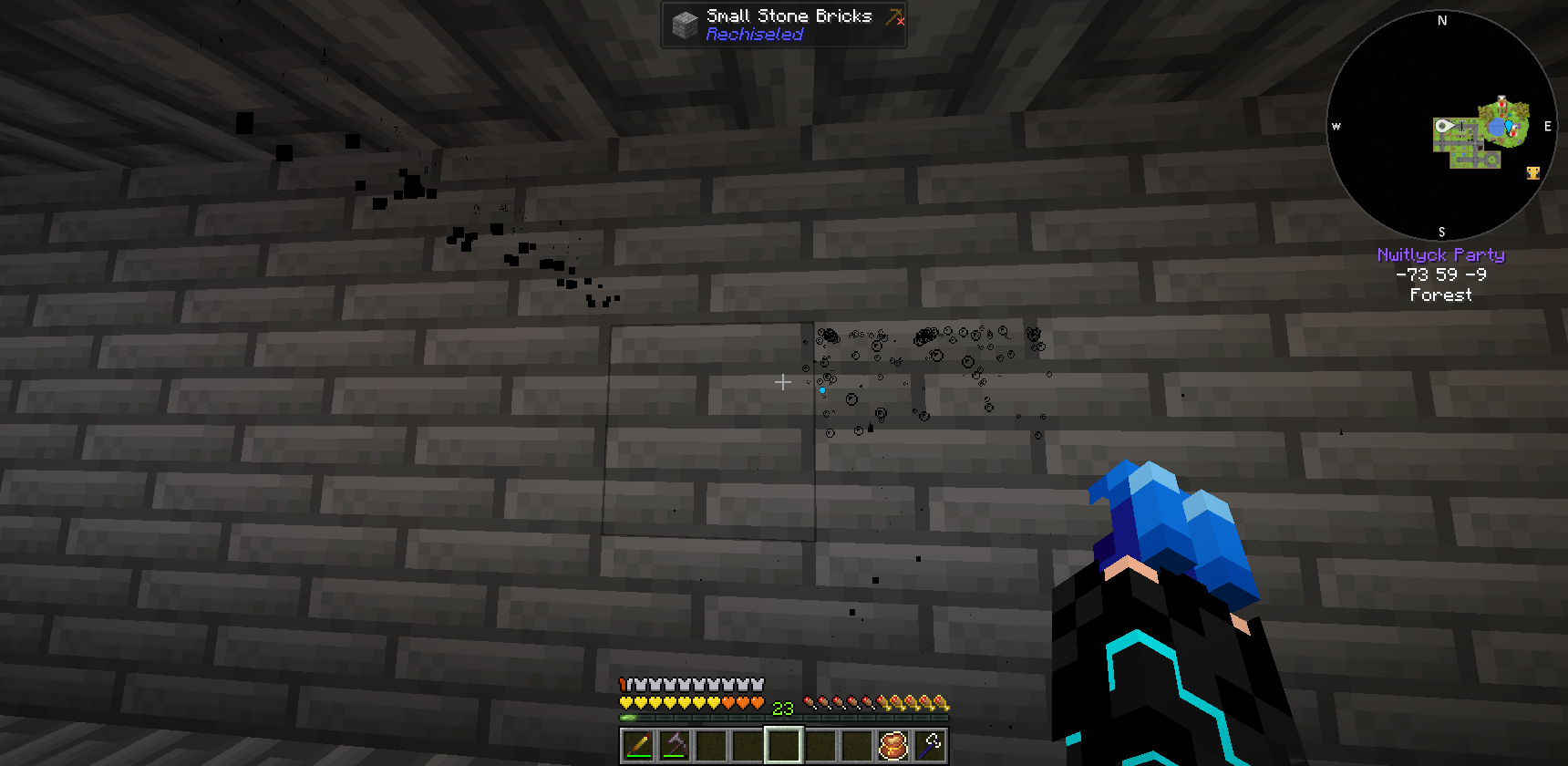The width and height of the screenshot is (1568, 766).
Task: Select the honey bottle item in the hotbar
Action: click(x=893, y=746)
